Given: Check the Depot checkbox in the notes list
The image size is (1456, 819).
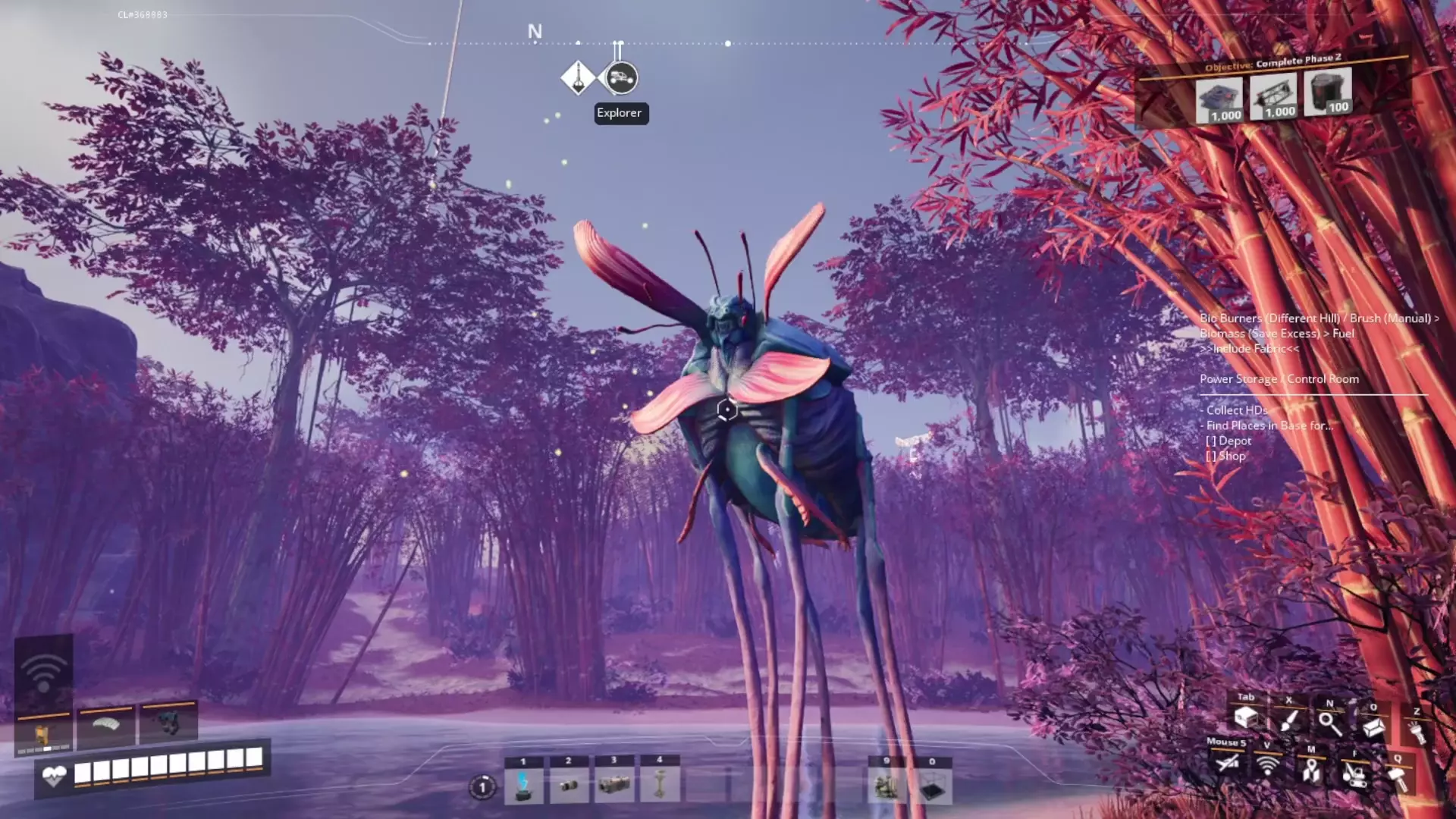Looking at the screenshot, I should point(1213,441).
